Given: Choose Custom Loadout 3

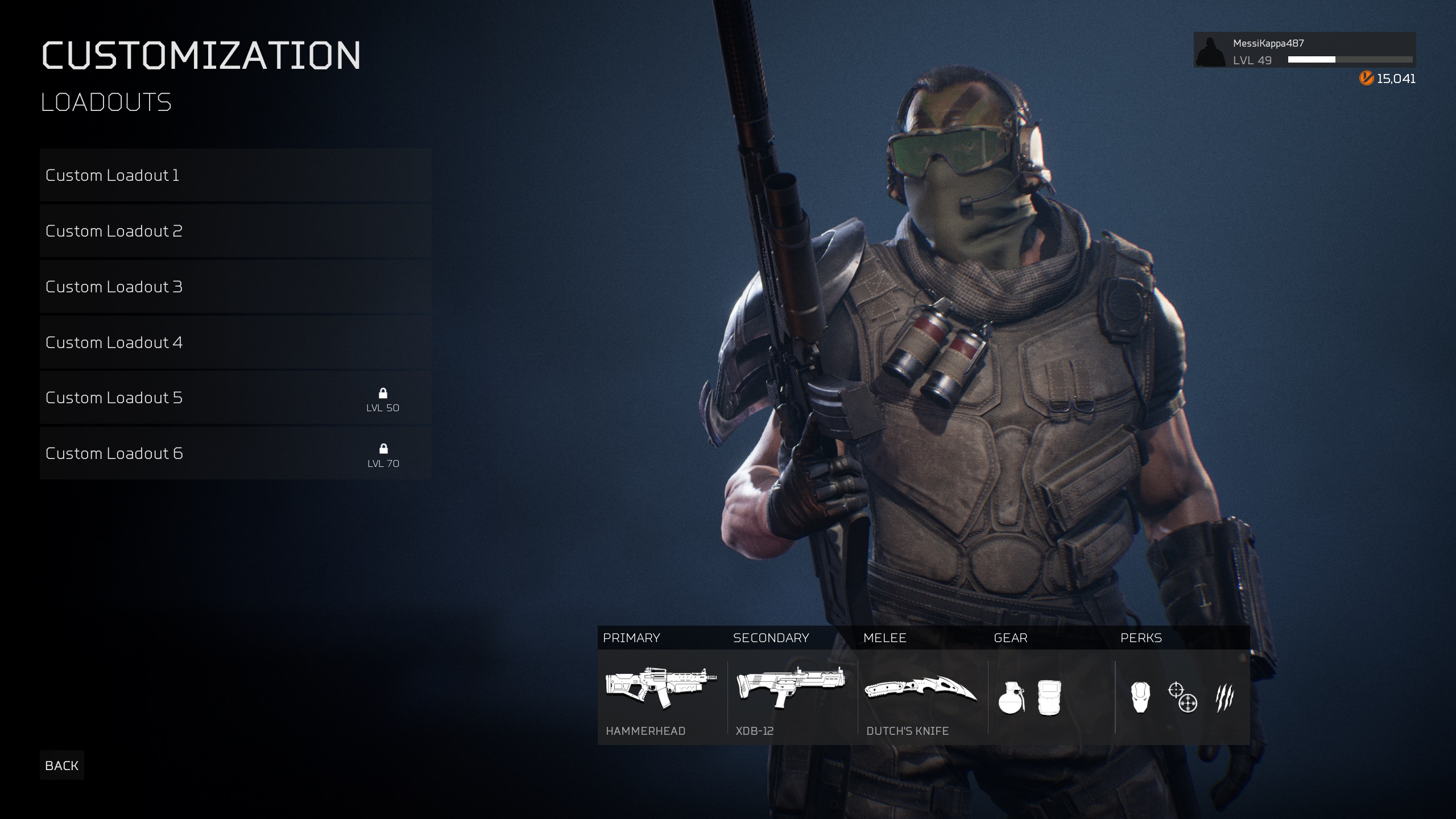Looking at the screenshot, I should [x=235, y=287].
